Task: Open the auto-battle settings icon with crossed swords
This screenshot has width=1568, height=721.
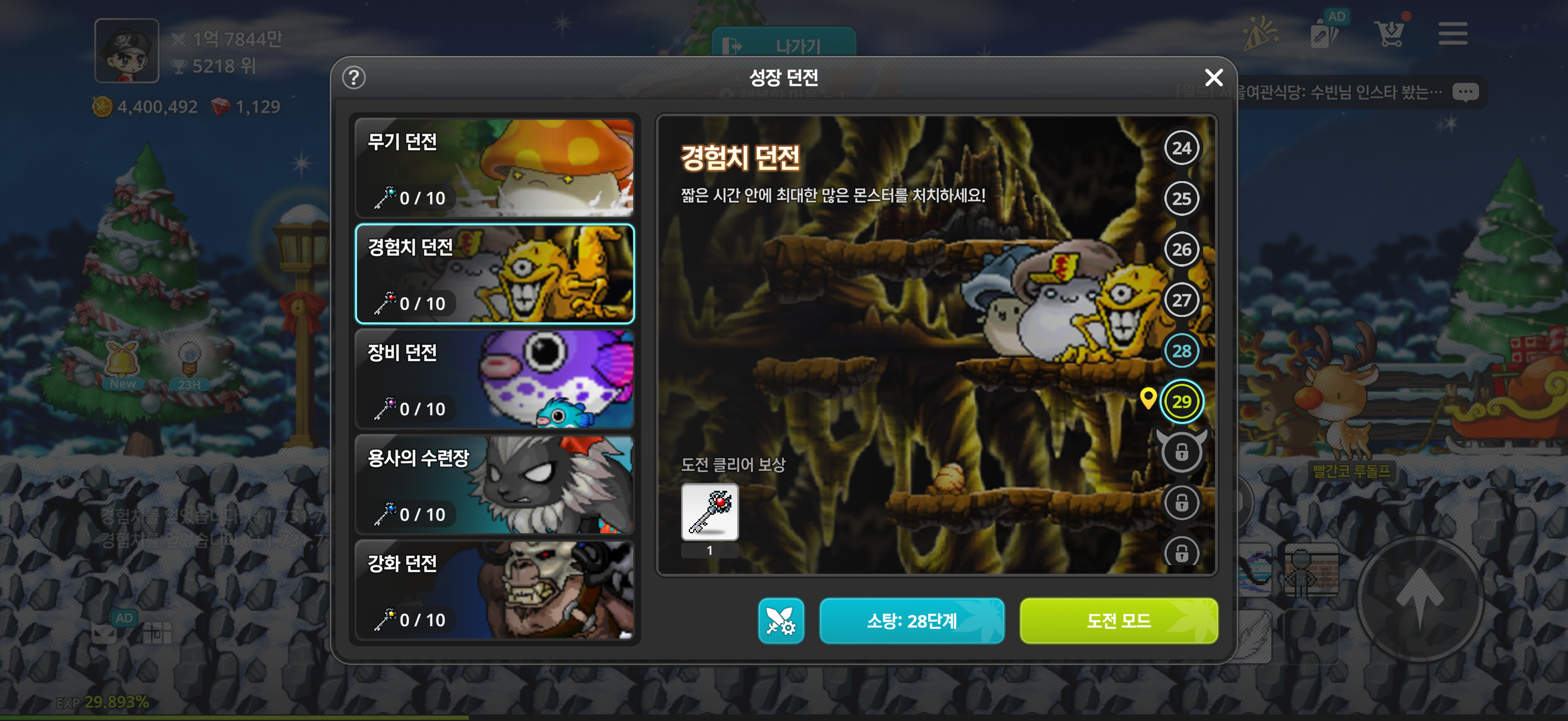Action: 781,621
